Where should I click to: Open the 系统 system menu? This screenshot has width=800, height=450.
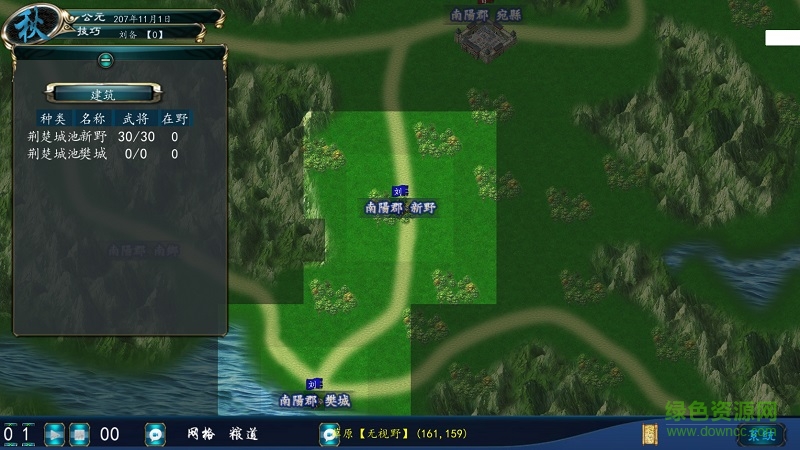point(762,434)
